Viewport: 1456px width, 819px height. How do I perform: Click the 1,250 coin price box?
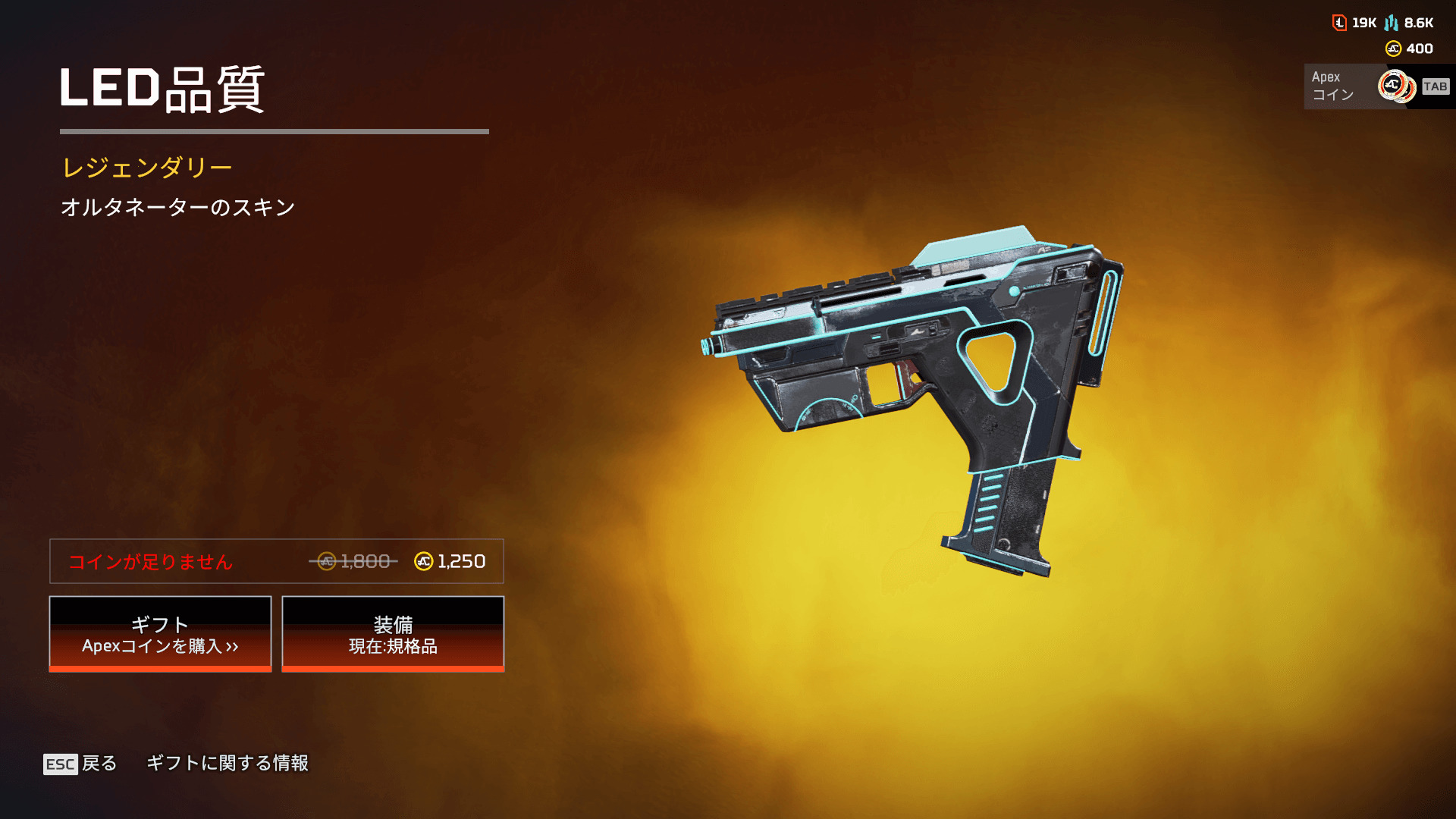(x=277, y=561)
